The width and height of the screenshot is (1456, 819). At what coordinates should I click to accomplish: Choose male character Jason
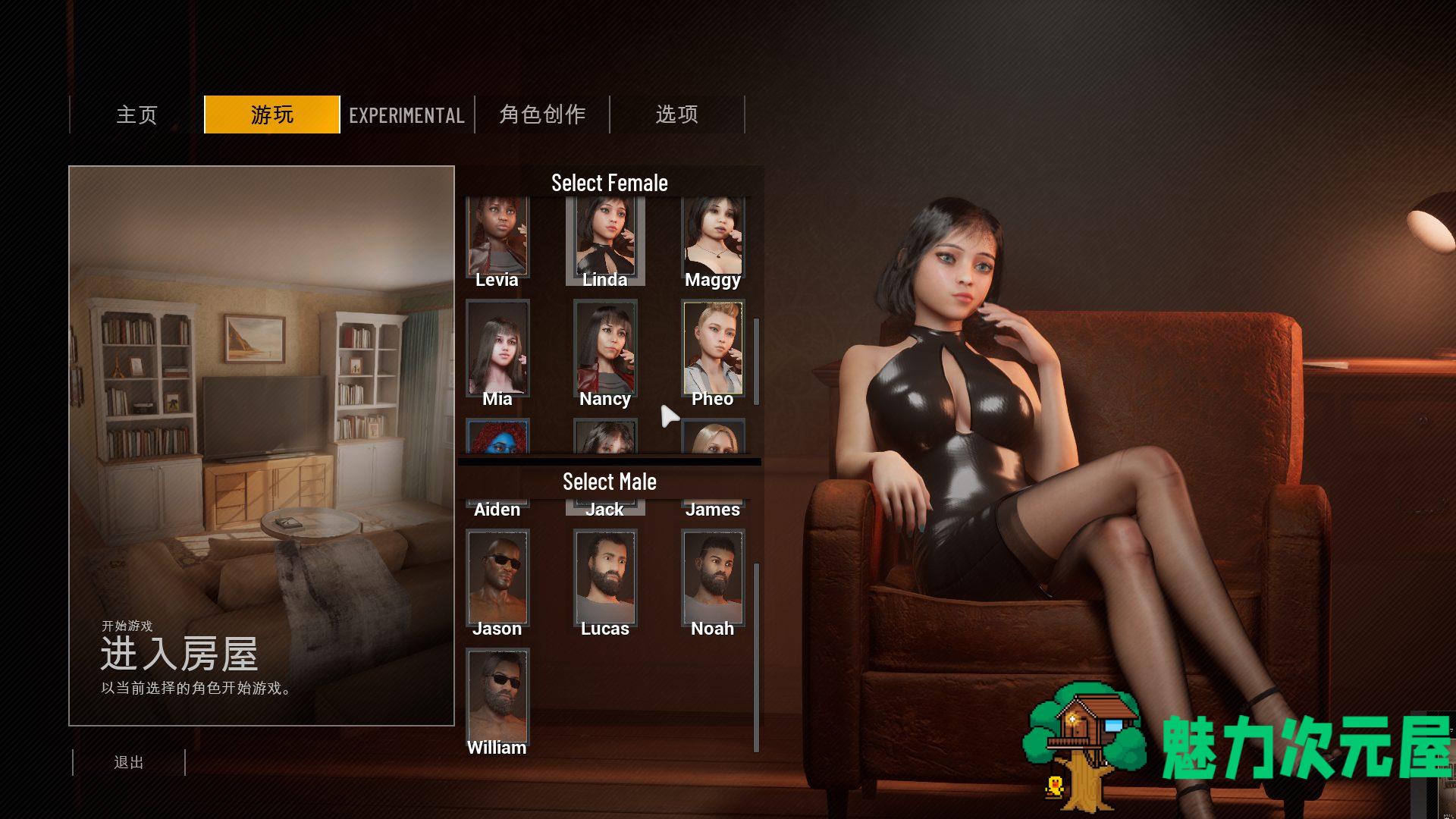pyautogui.click(x=497, y=580)
